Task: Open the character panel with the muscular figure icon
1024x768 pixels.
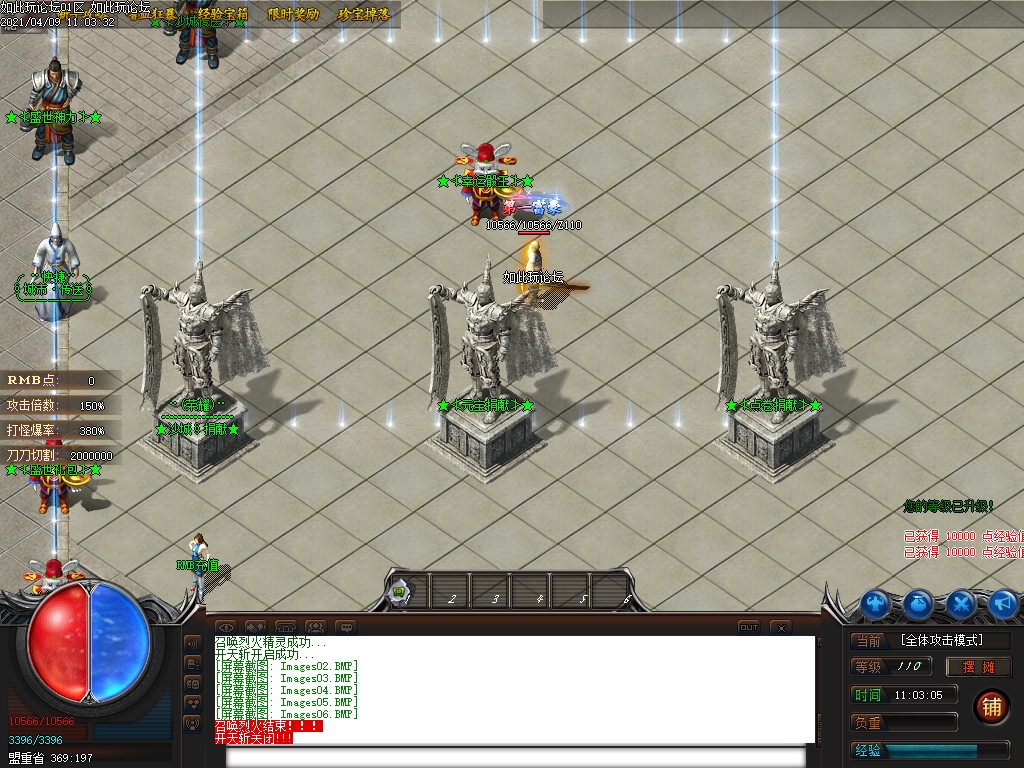Action: click(877, 603)
